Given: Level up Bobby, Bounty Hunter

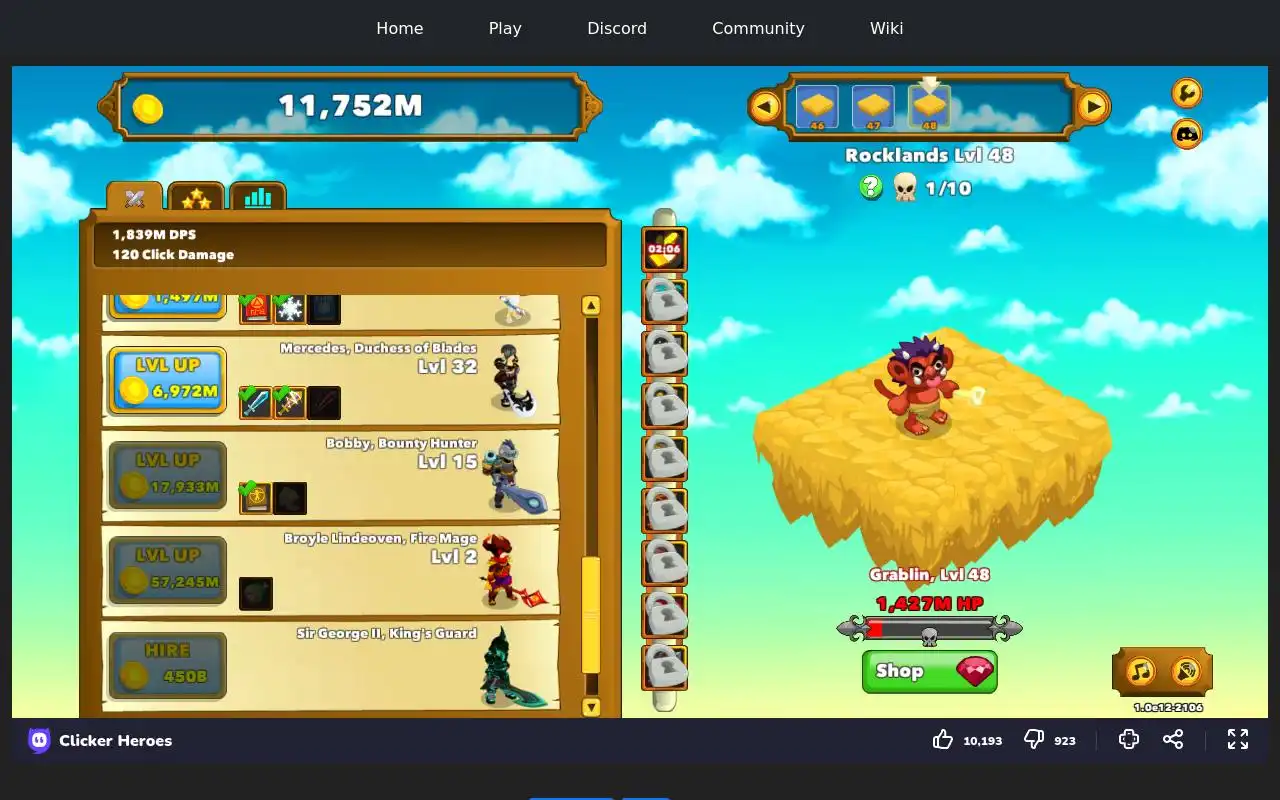Looking at the screenshot, I should tap(167, 475).
